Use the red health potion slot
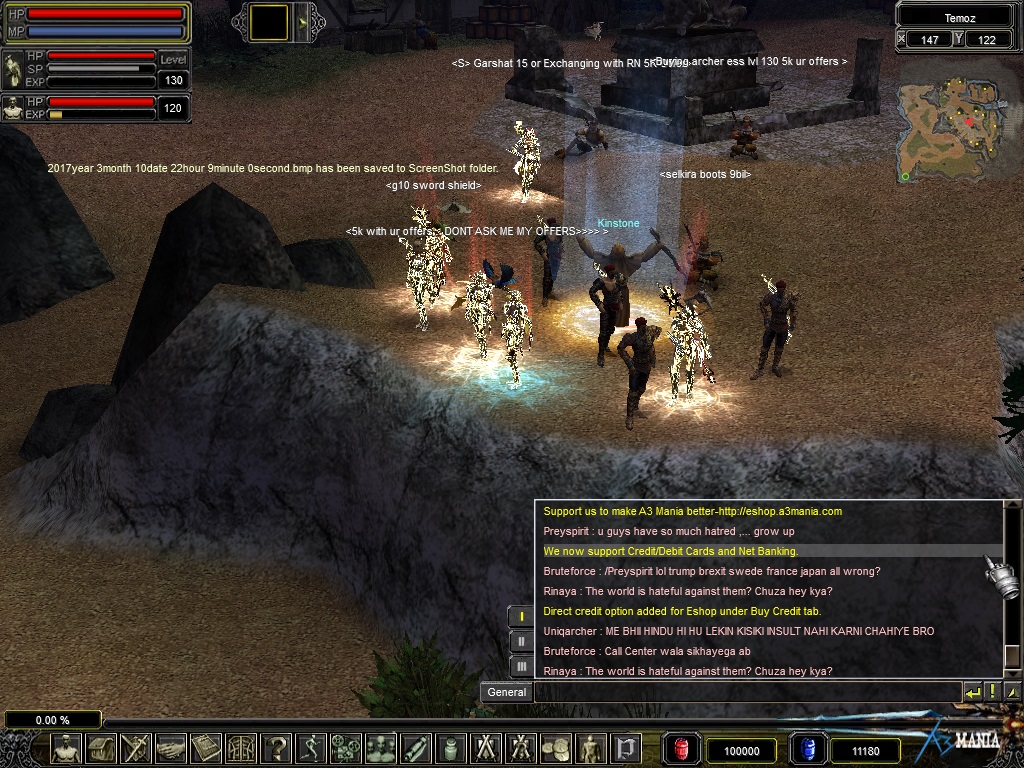The height and width of the screenshot is (768, 1024). [682, 749]
